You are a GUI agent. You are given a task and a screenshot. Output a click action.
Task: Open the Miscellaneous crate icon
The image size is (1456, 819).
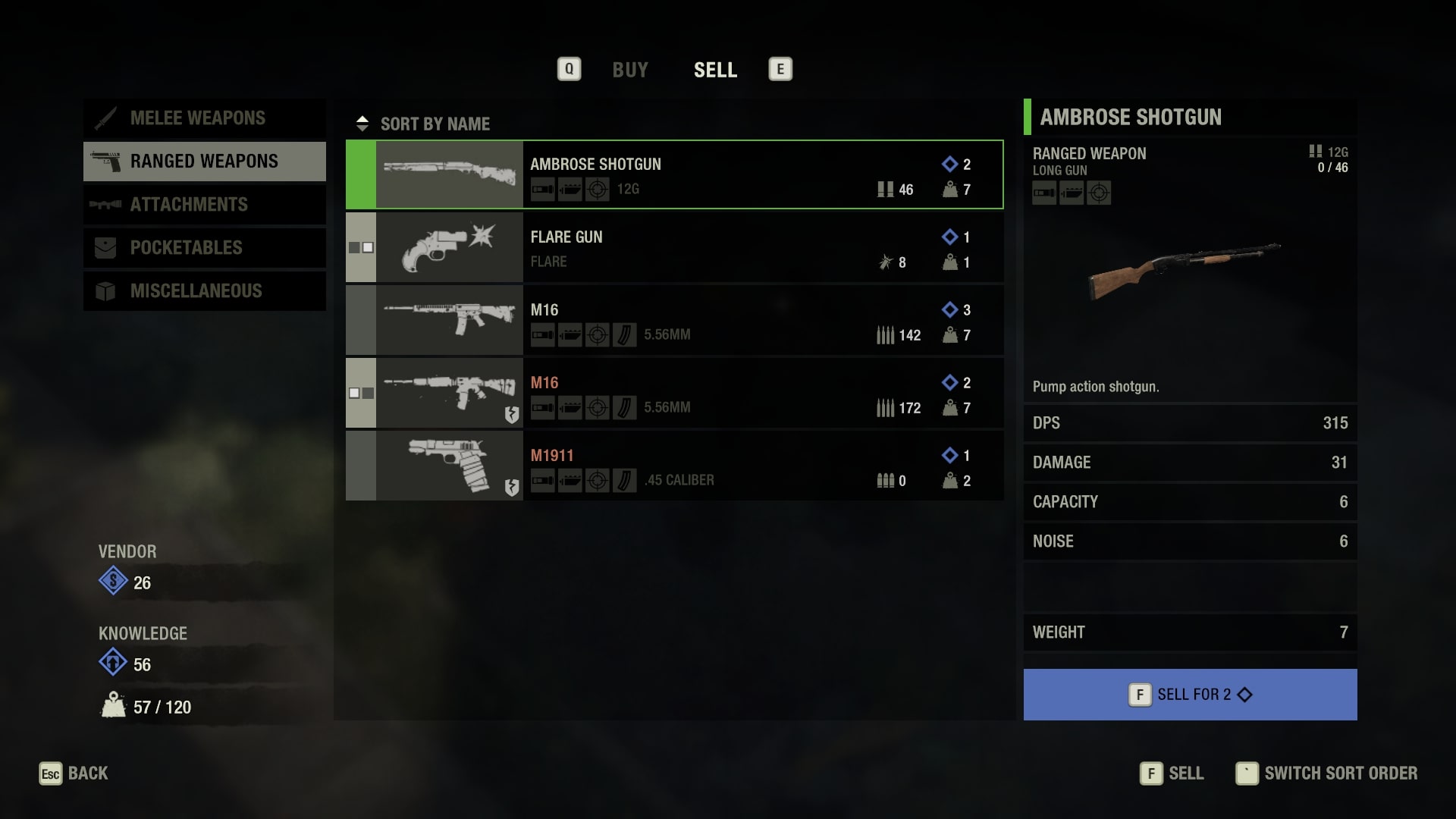pos(106,290)
